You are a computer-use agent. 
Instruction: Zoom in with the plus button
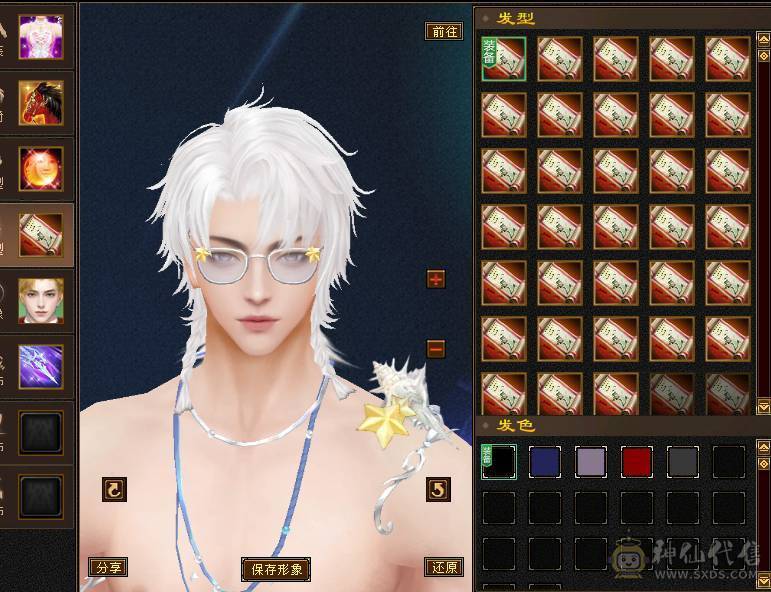pos(436,279)
